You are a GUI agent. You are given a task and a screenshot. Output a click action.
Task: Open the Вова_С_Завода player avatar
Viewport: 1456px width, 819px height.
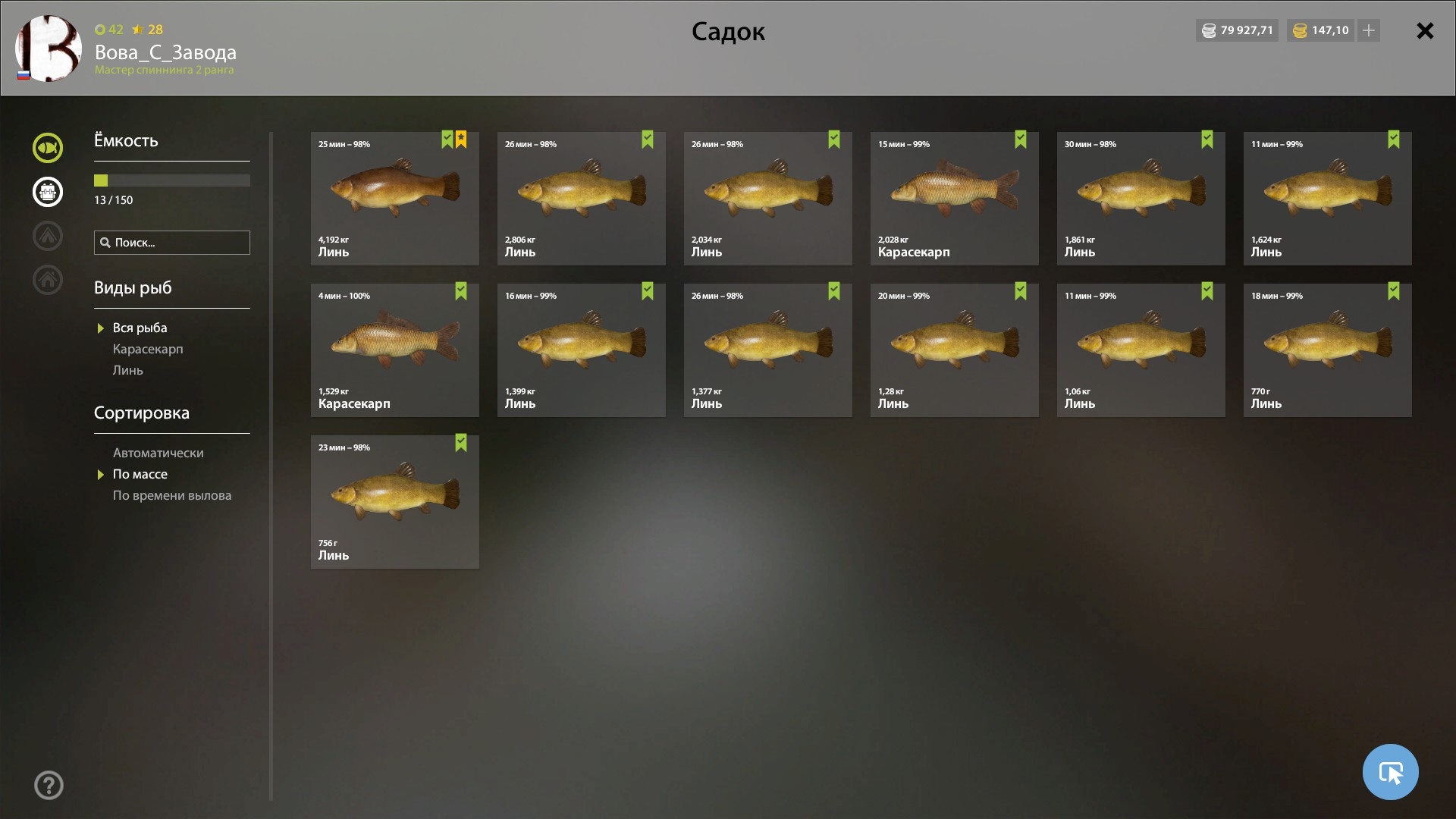tap(49, 49)
